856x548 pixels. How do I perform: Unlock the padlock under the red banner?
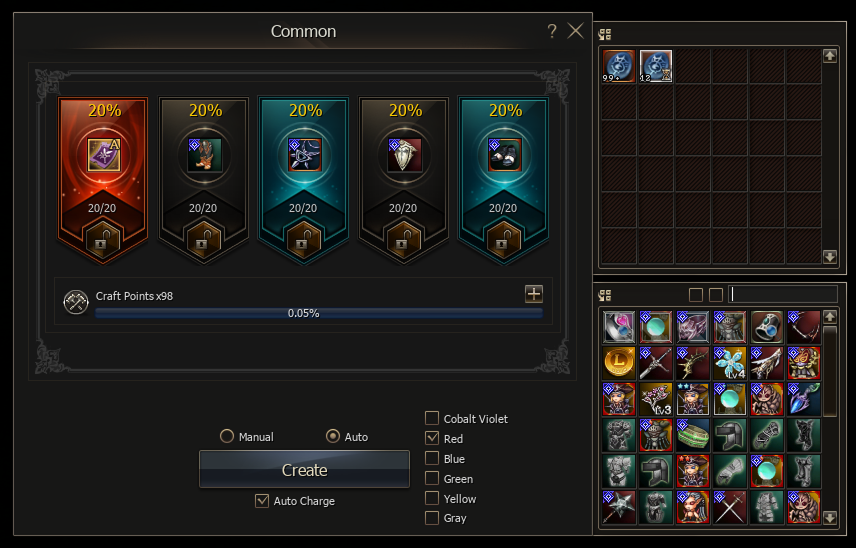[x=103, y=241]
